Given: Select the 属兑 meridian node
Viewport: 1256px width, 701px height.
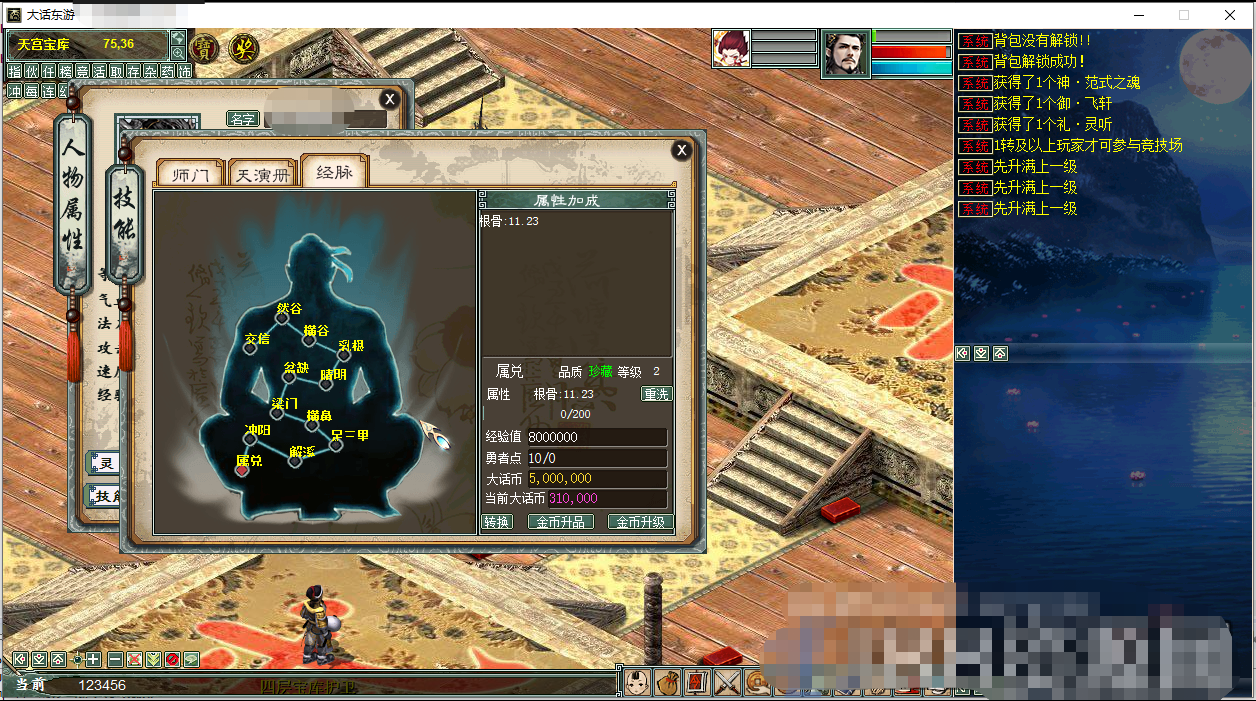Looking at the screenshot, I should 242,471.
